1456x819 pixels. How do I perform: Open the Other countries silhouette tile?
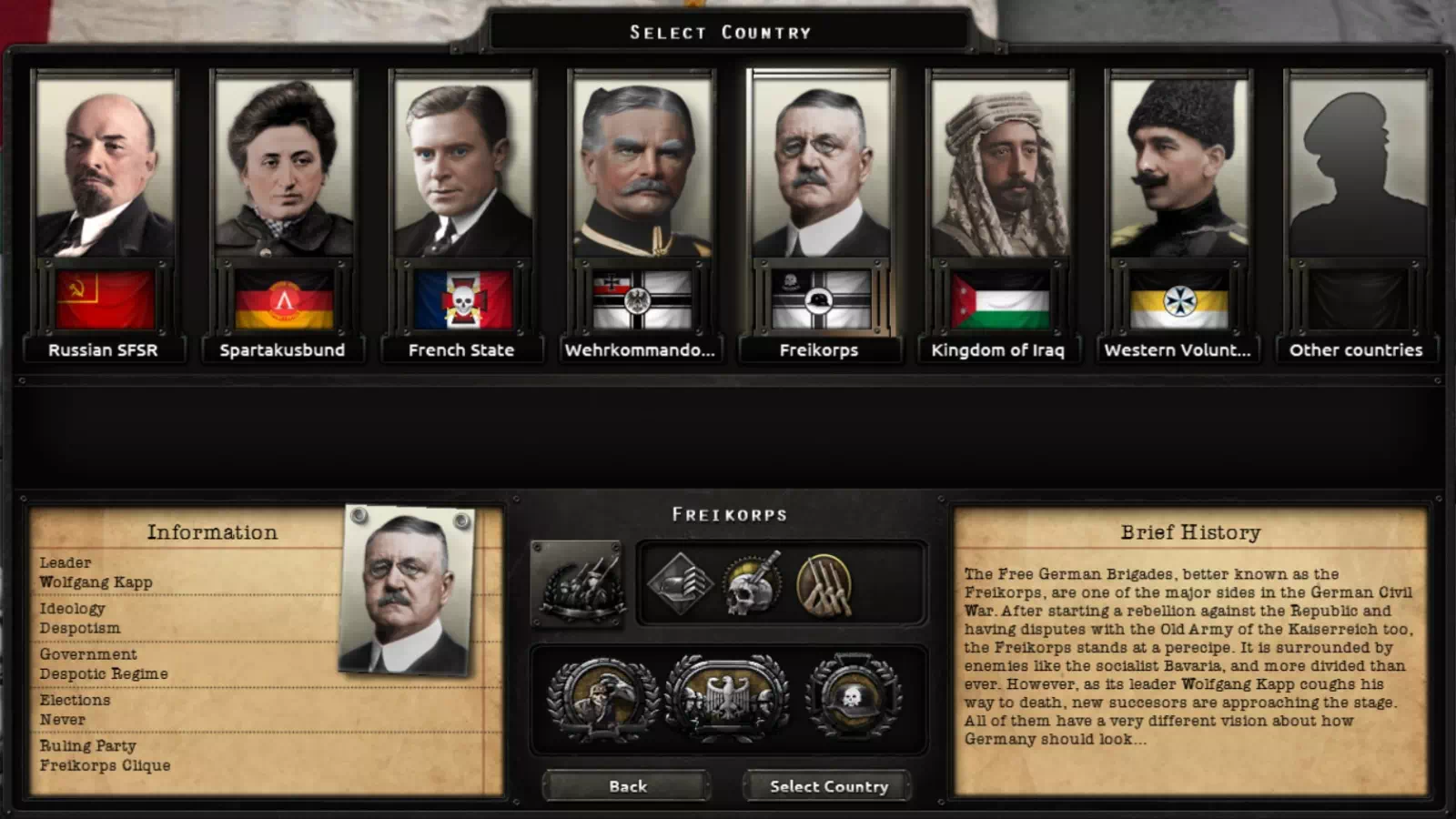(x=1357, y=168)
